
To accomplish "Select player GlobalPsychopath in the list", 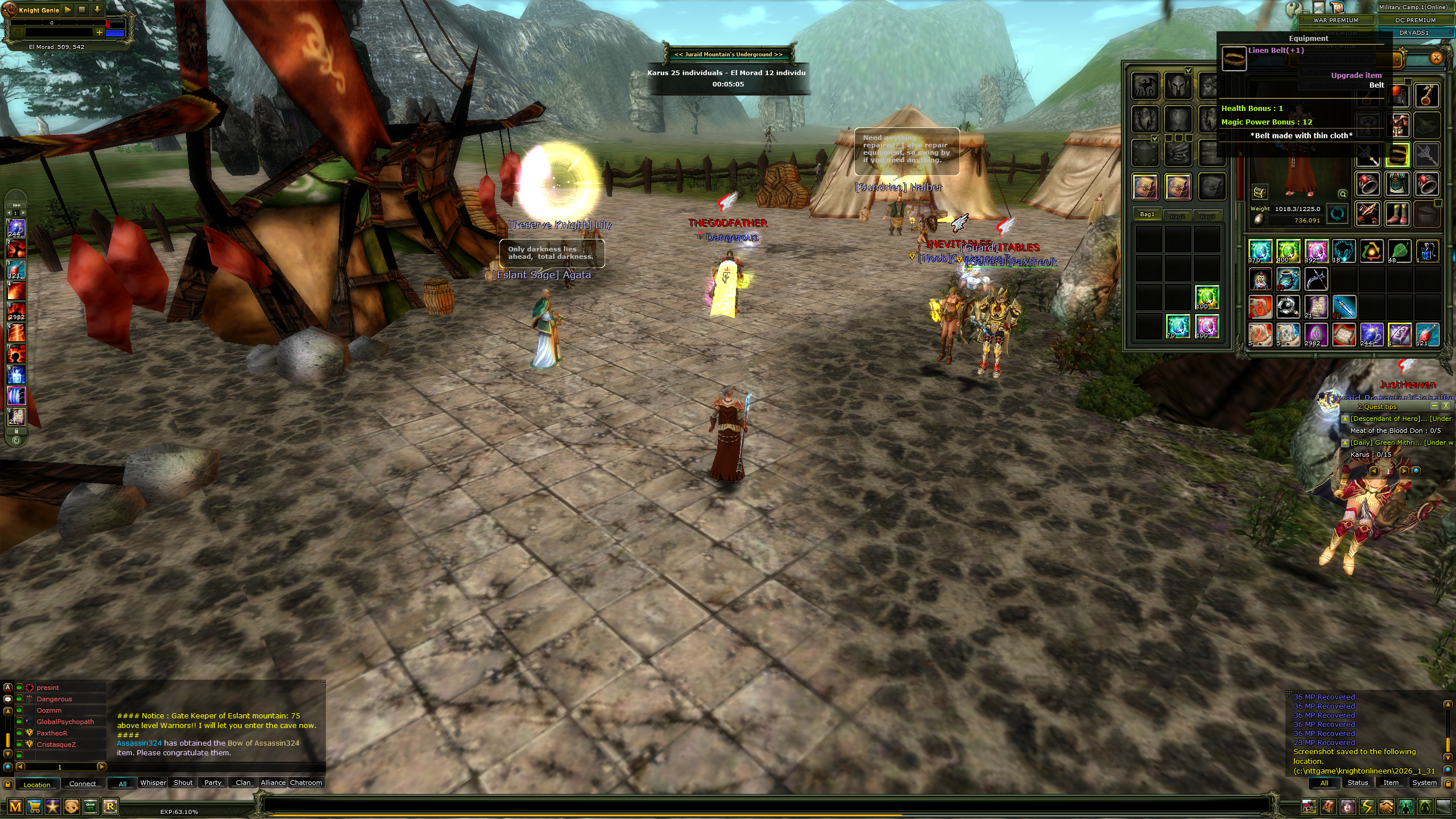I will coord(65,722).
